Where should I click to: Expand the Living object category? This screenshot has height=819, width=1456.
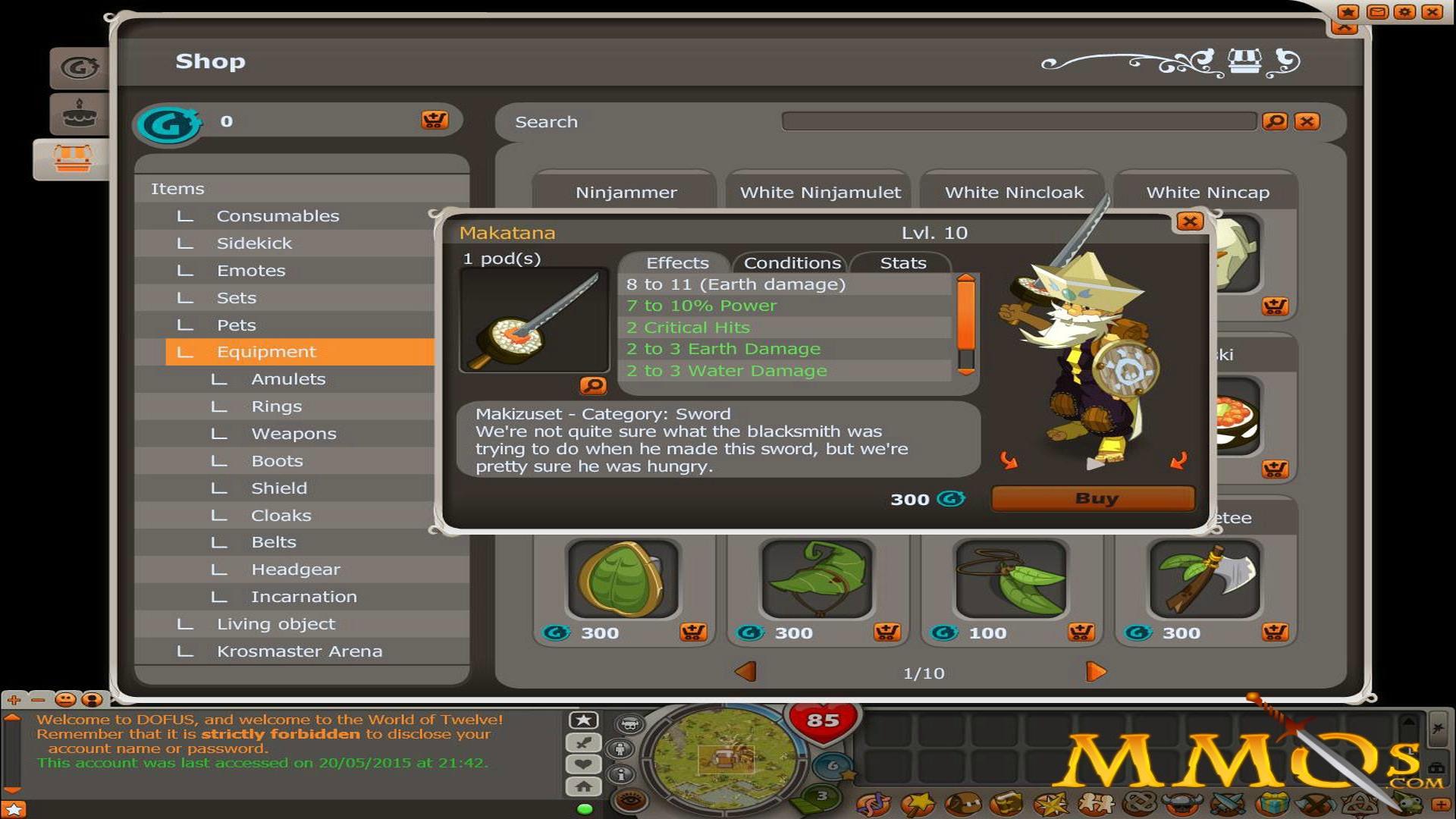tap(275, 623)
